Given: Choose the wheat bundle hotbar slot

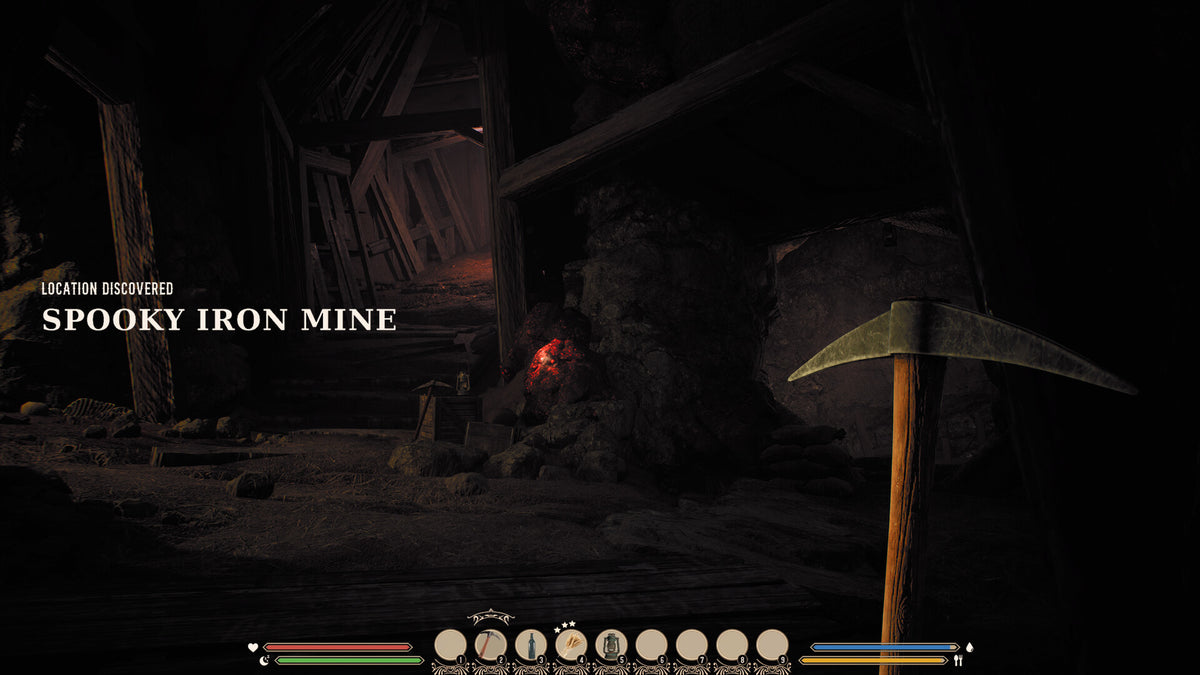Looking at the screenshot, I should tap(570, 646).
